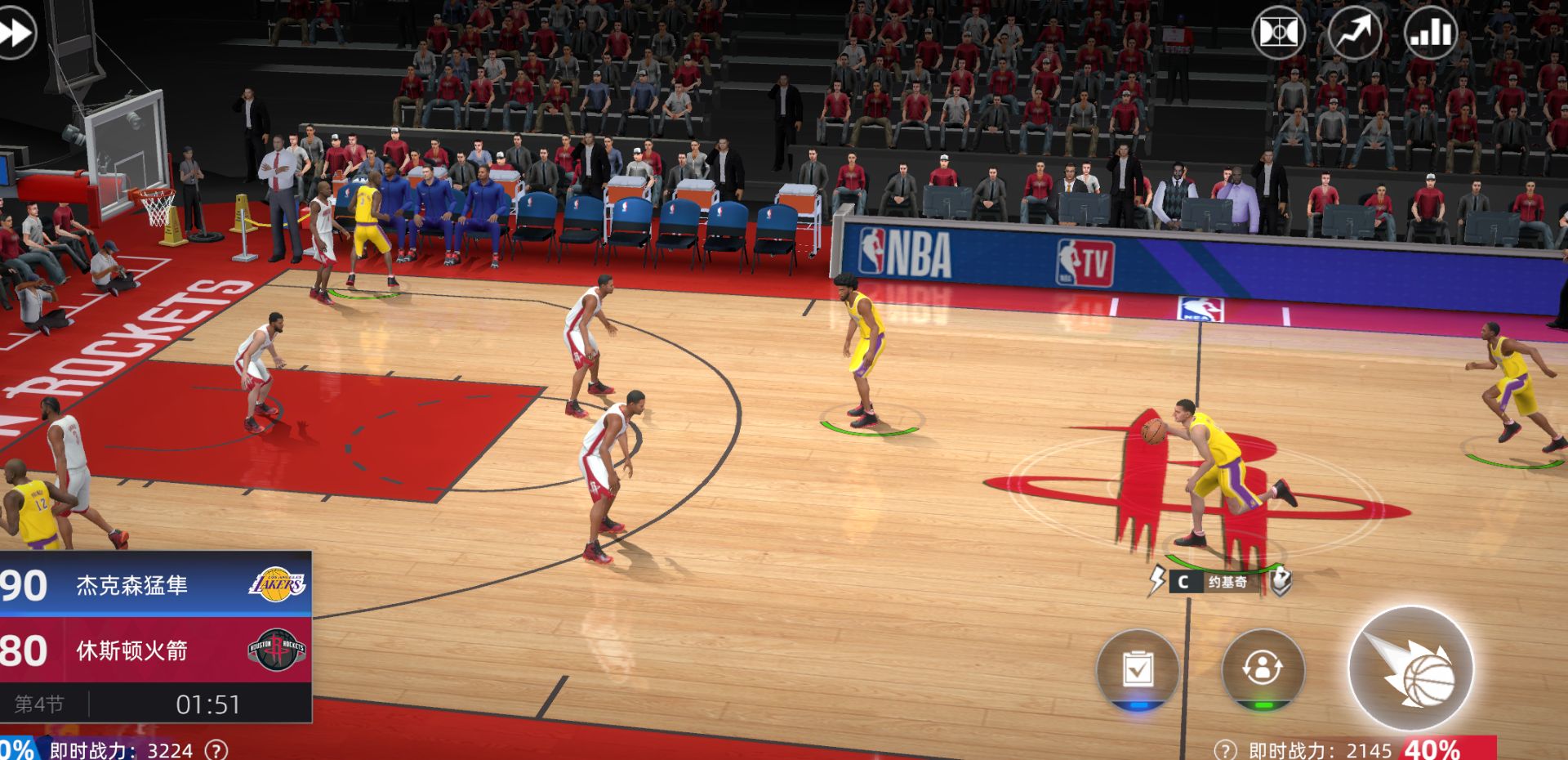Viewport: 1568px width, 760px height.
Task: Tap the flaming basketball skill button
Action: (1410, 668)
